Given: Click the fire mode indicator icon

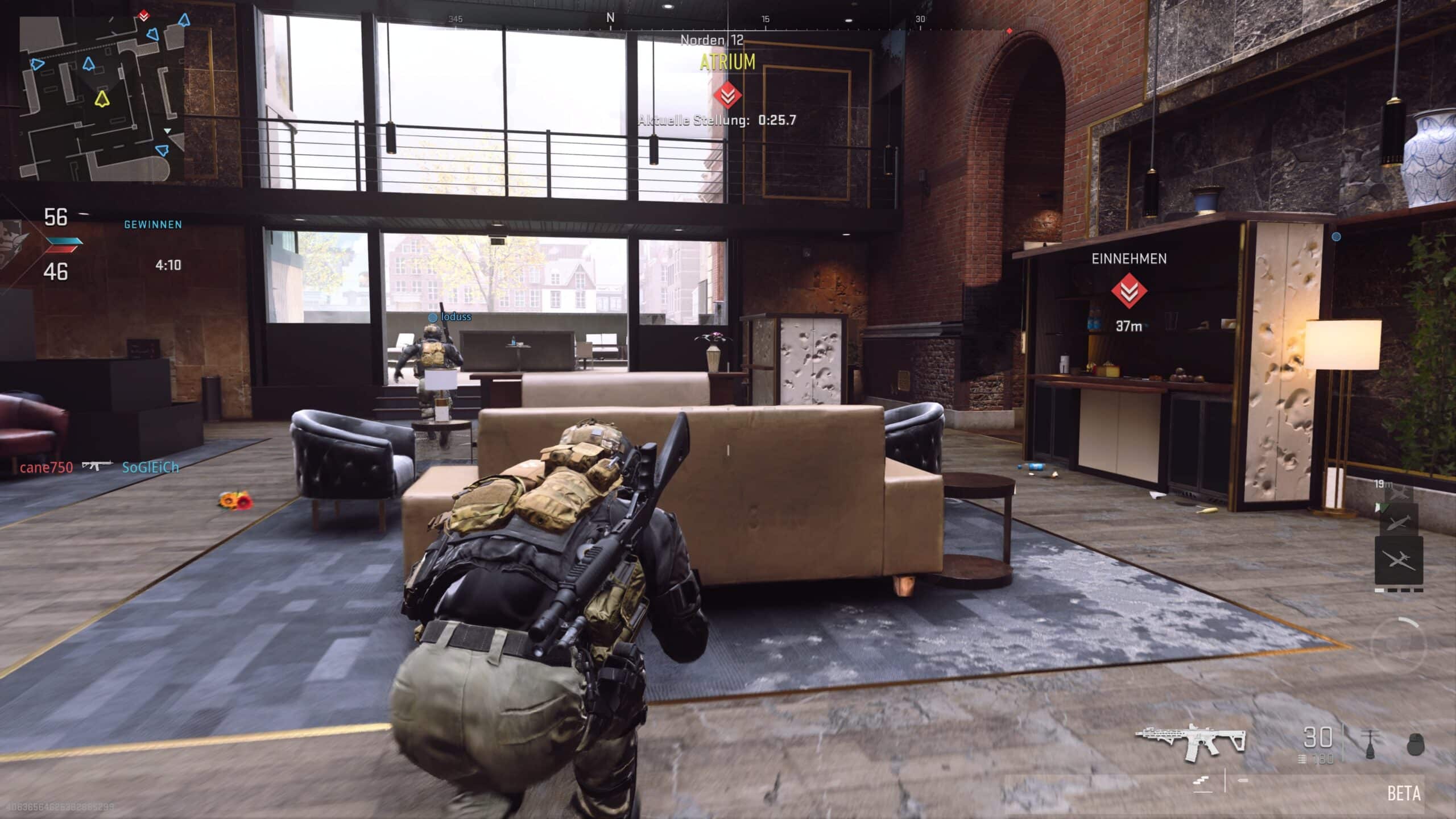Looking at the screenshot, I should tap(1203, 783).
